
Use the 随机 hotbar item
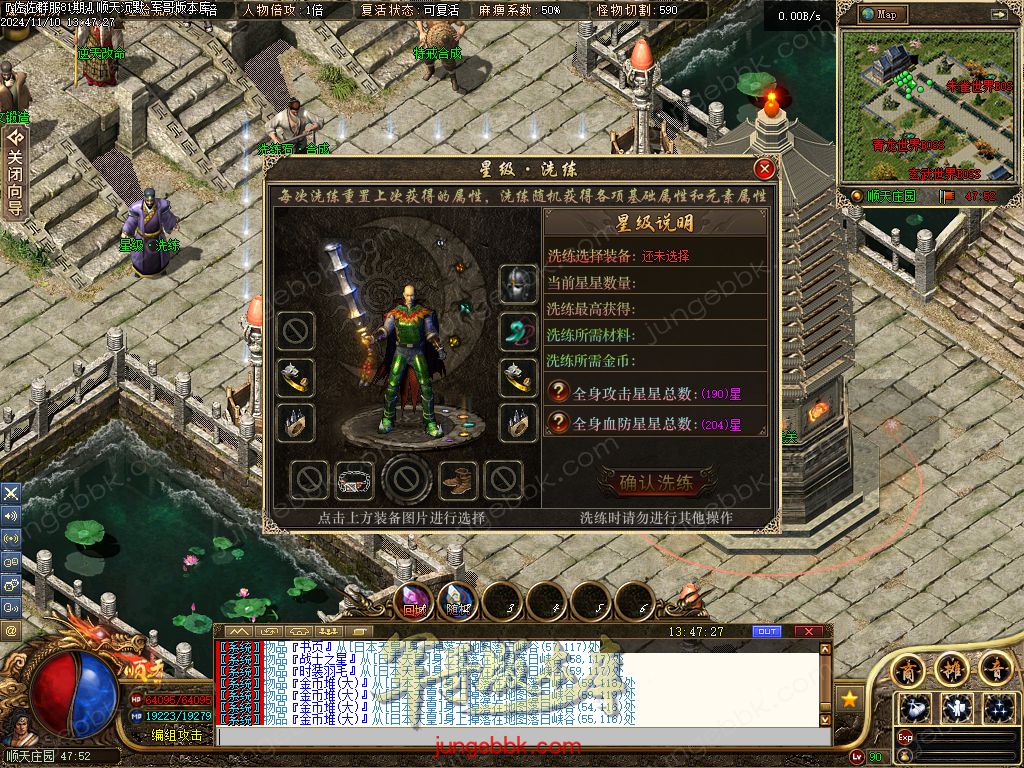457,602
